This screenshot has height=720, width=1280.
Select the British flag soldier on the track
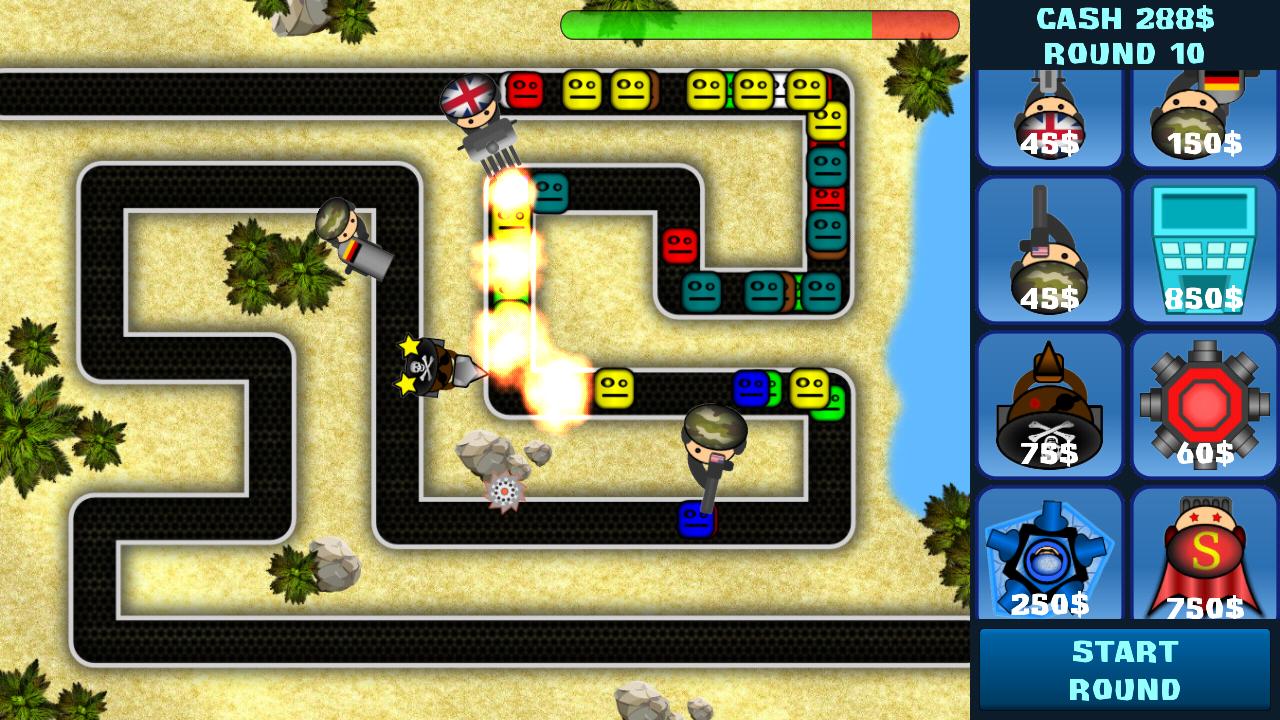470,110
